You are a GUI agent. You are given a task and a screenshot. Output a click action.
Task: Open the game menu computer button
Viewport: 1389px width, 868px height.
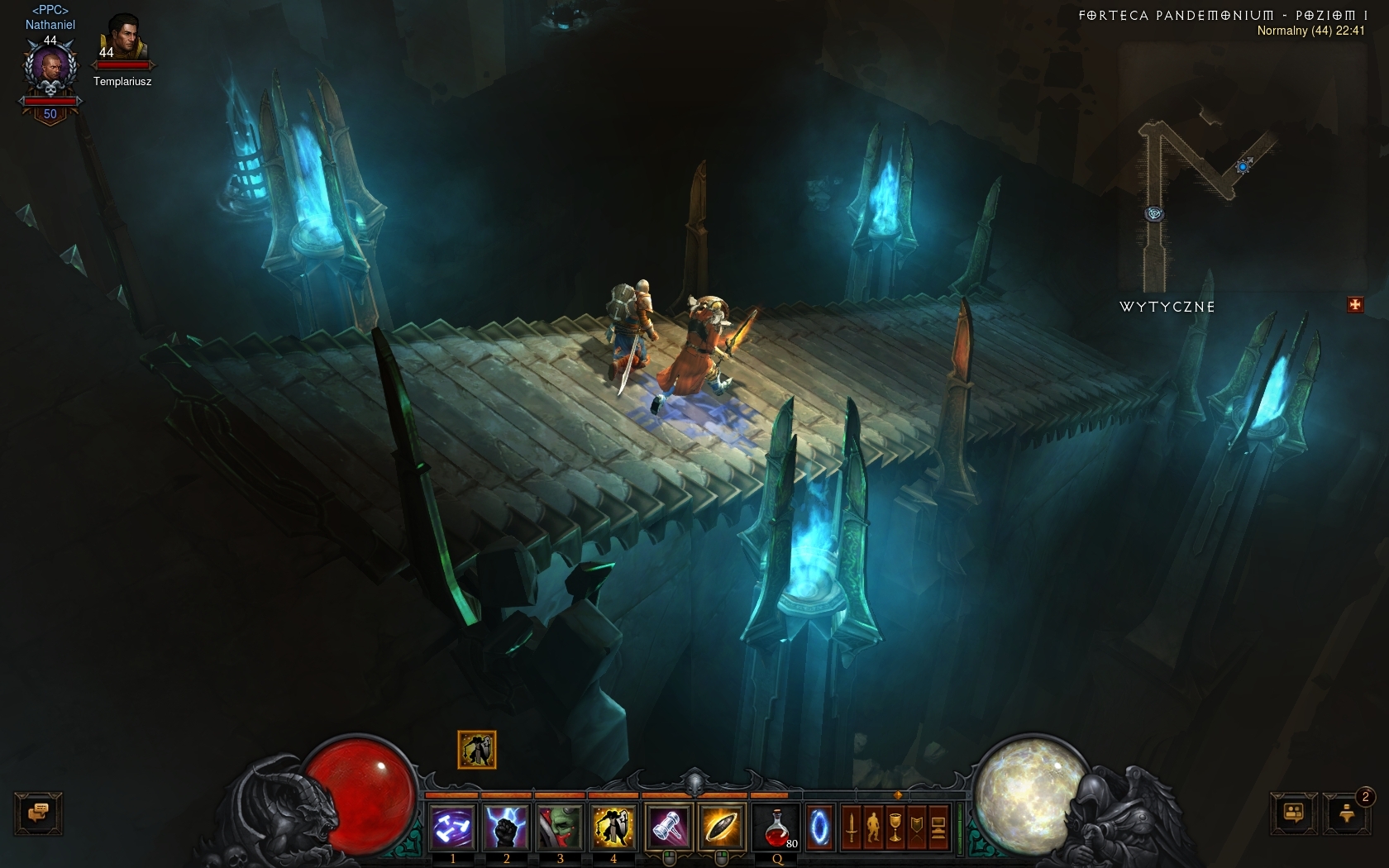click(938, 827)
